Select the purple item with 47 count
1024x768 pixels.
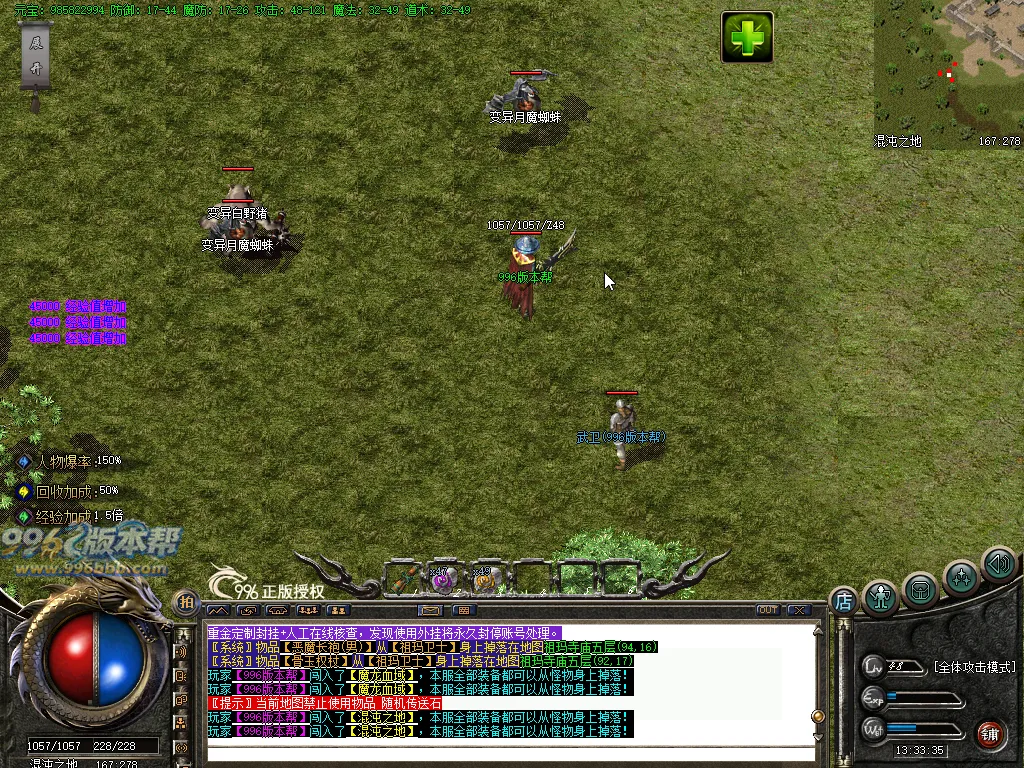443,579
